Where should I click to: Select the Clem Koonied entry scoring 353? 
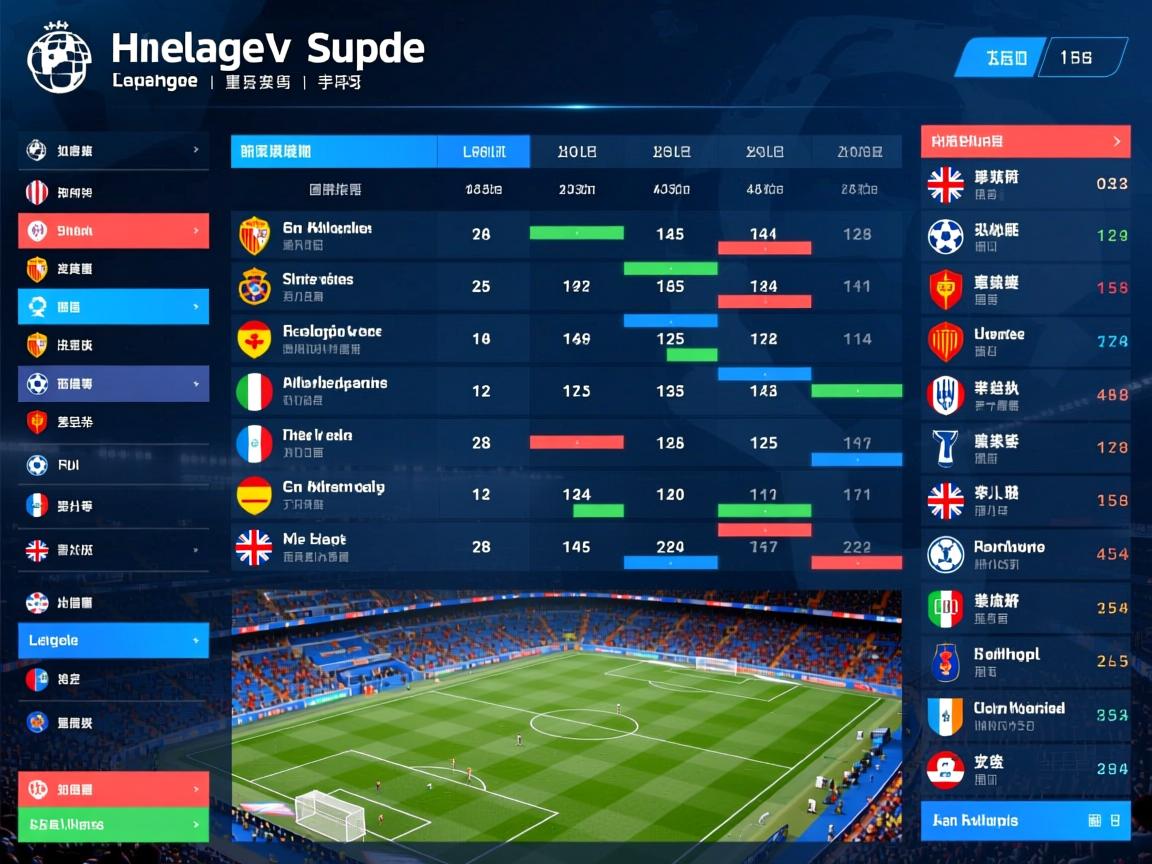[x=1025, y=715]
